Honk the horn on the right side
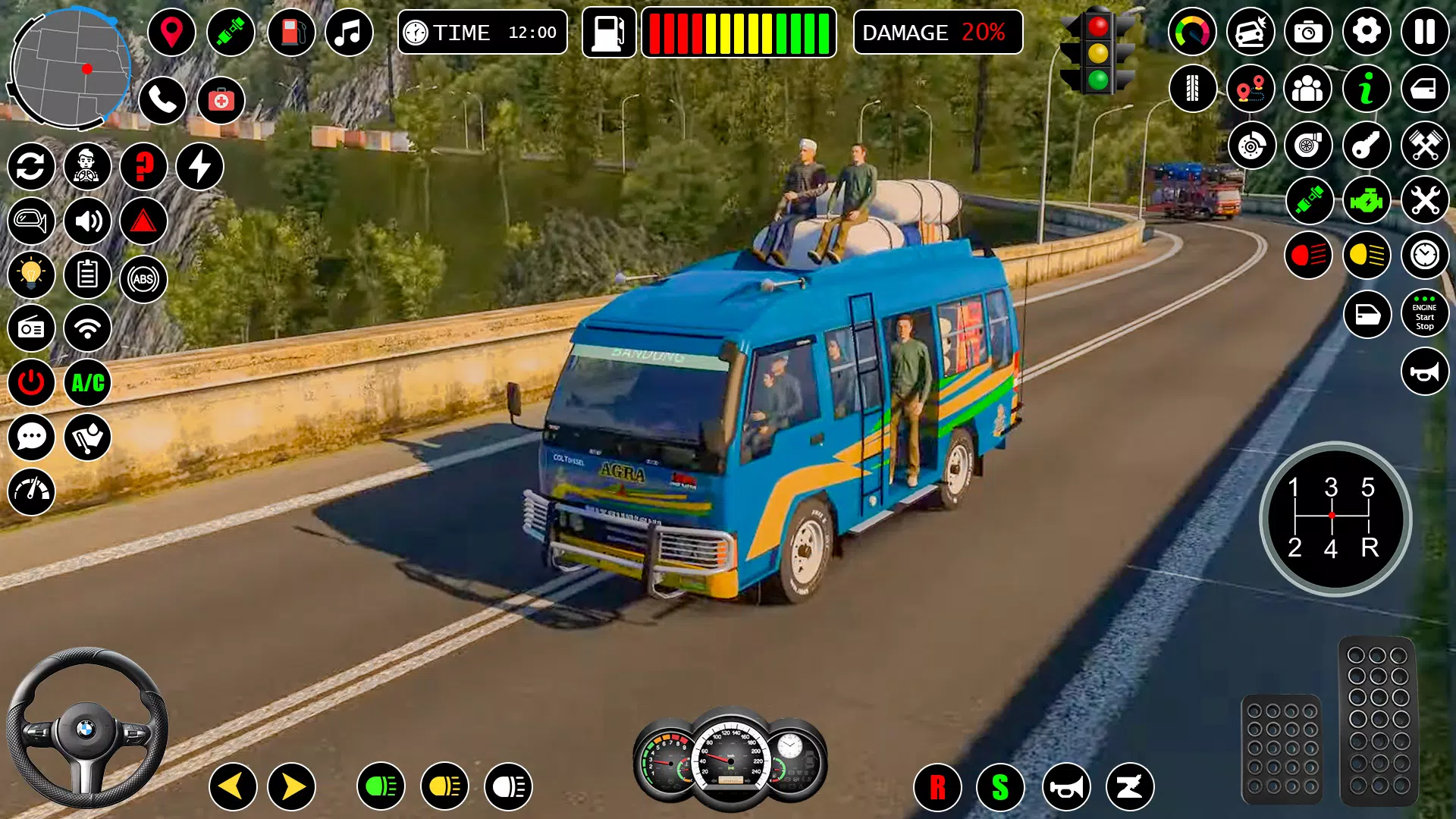The image size is (1456, 819). click(x=1424, y=372)
